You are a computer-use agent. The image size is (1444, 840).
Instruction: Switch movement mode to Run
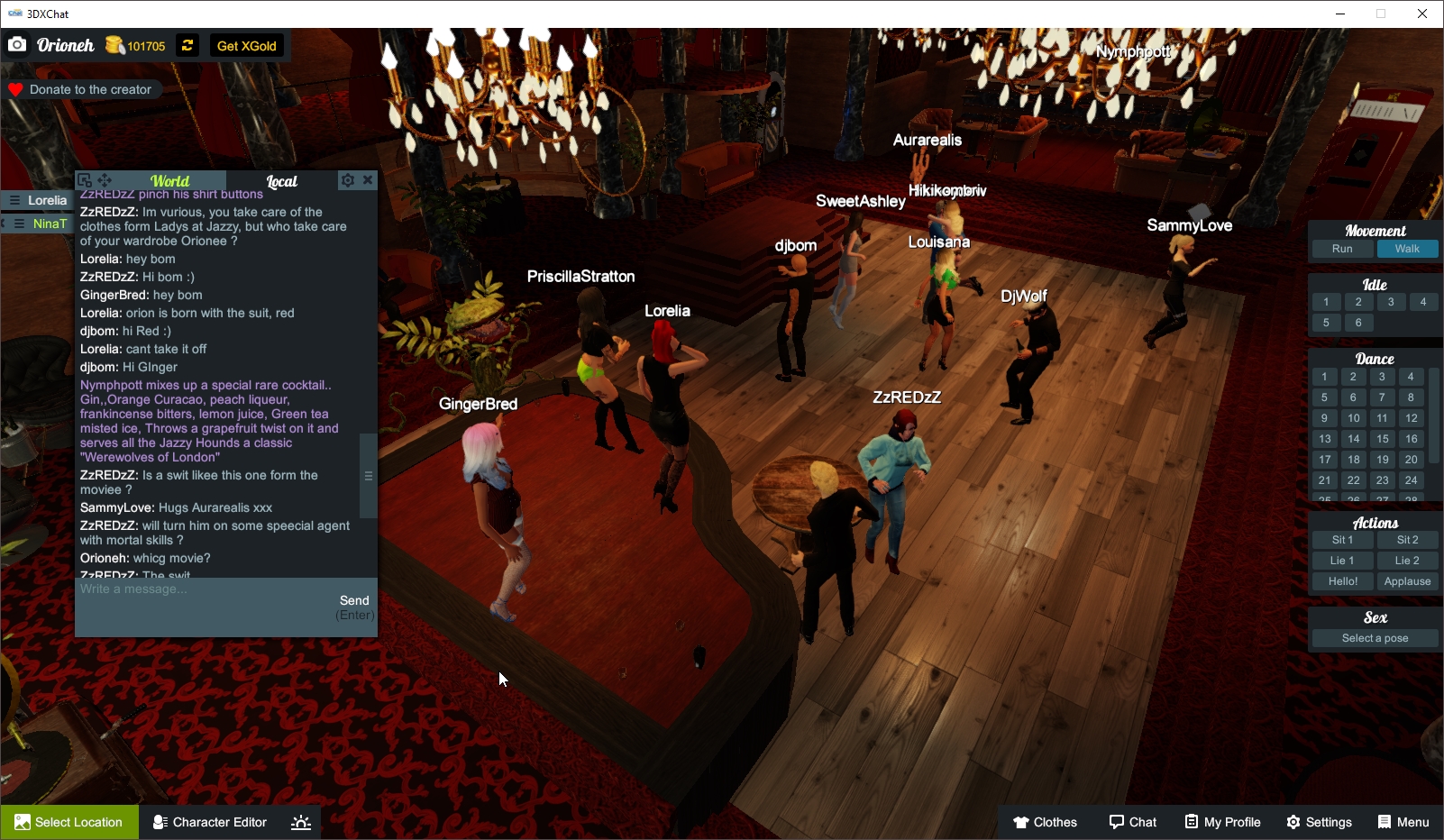1341,249
